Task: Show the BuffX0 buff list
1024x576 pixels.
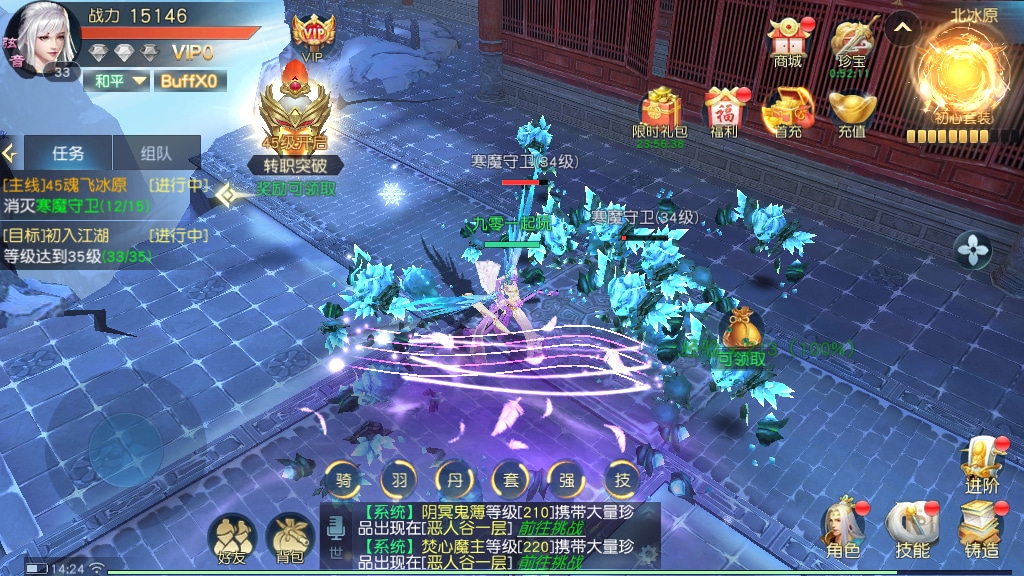Action: click(x=189, y=81)
